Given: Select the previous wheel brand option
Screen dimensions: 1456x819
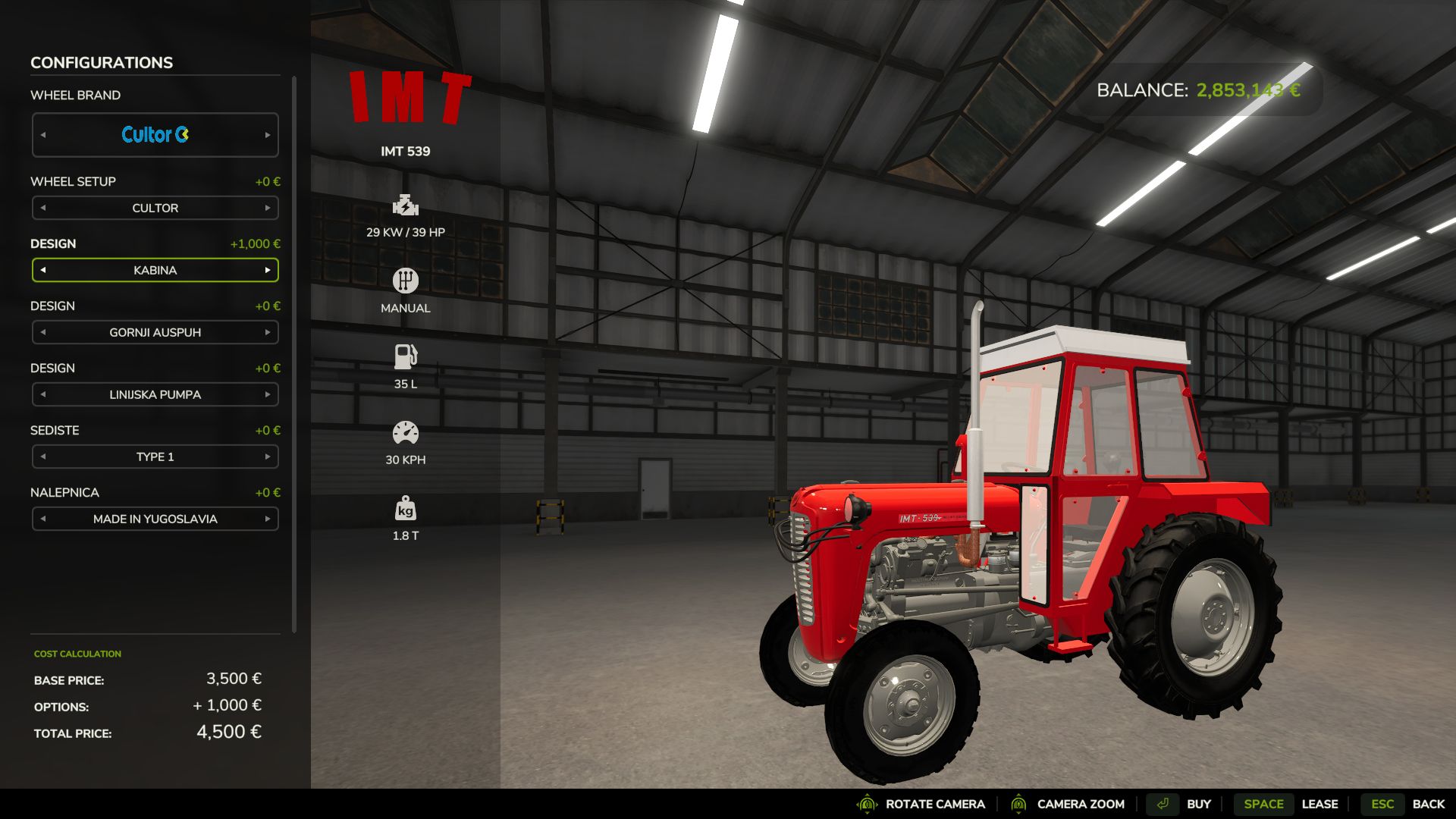Looking at the screenshot, I should (43, 135).
